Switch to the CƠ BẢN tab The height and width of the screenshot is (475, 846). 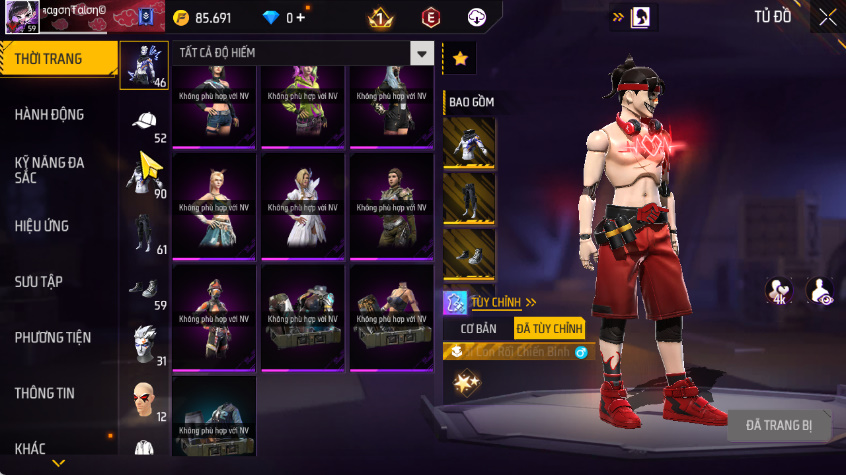click(478, 328)
